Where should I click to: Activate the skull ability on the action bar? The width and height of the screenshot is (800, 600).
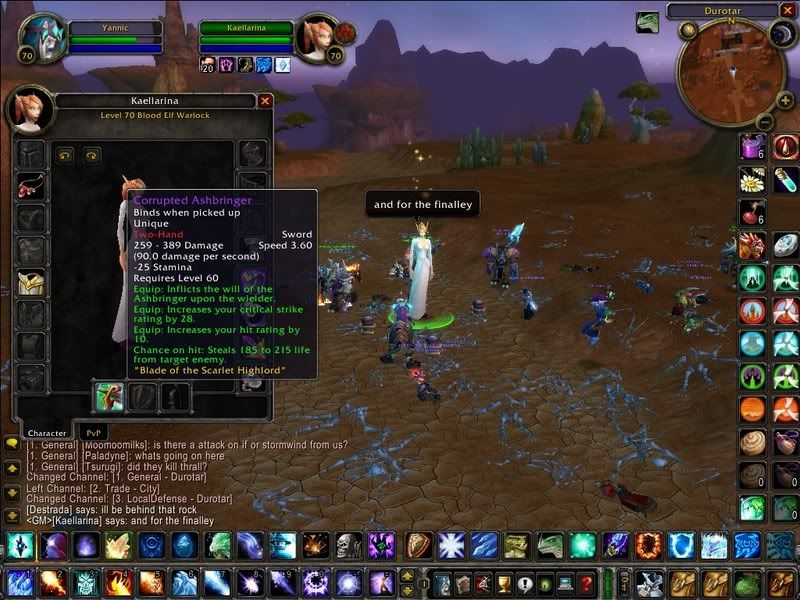(x=348, y=545)
